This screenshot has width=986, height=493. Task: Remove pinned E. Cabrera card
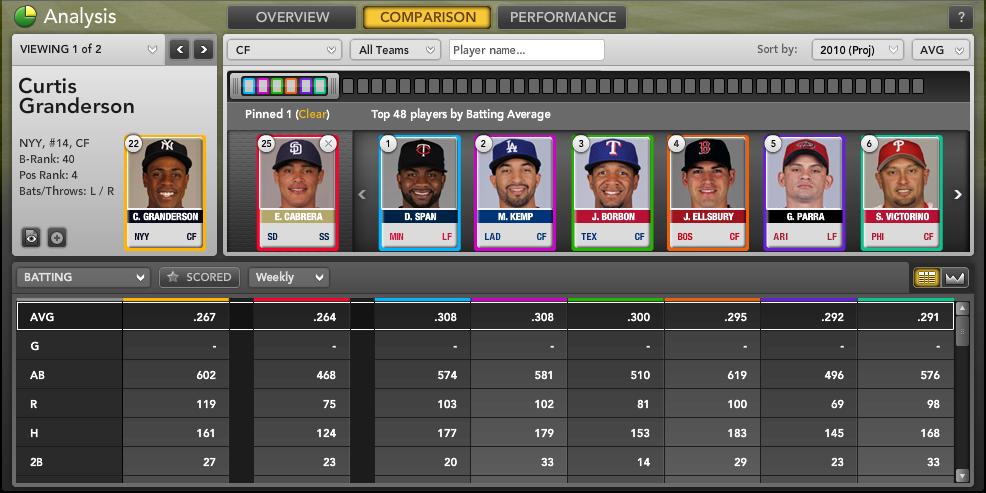[329, 144]
